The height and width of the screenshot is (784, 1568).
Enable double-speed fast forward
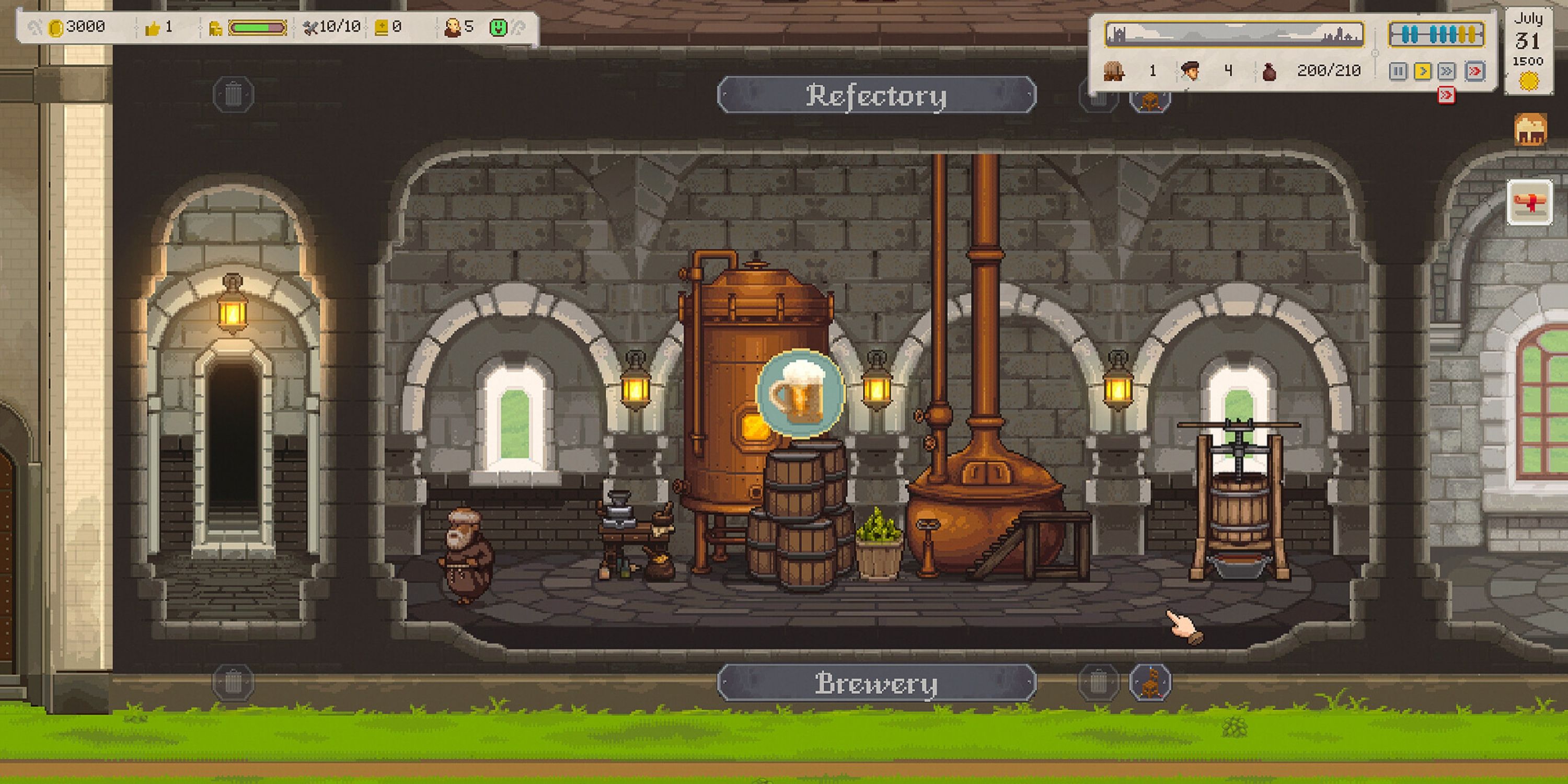point(1446,71)
